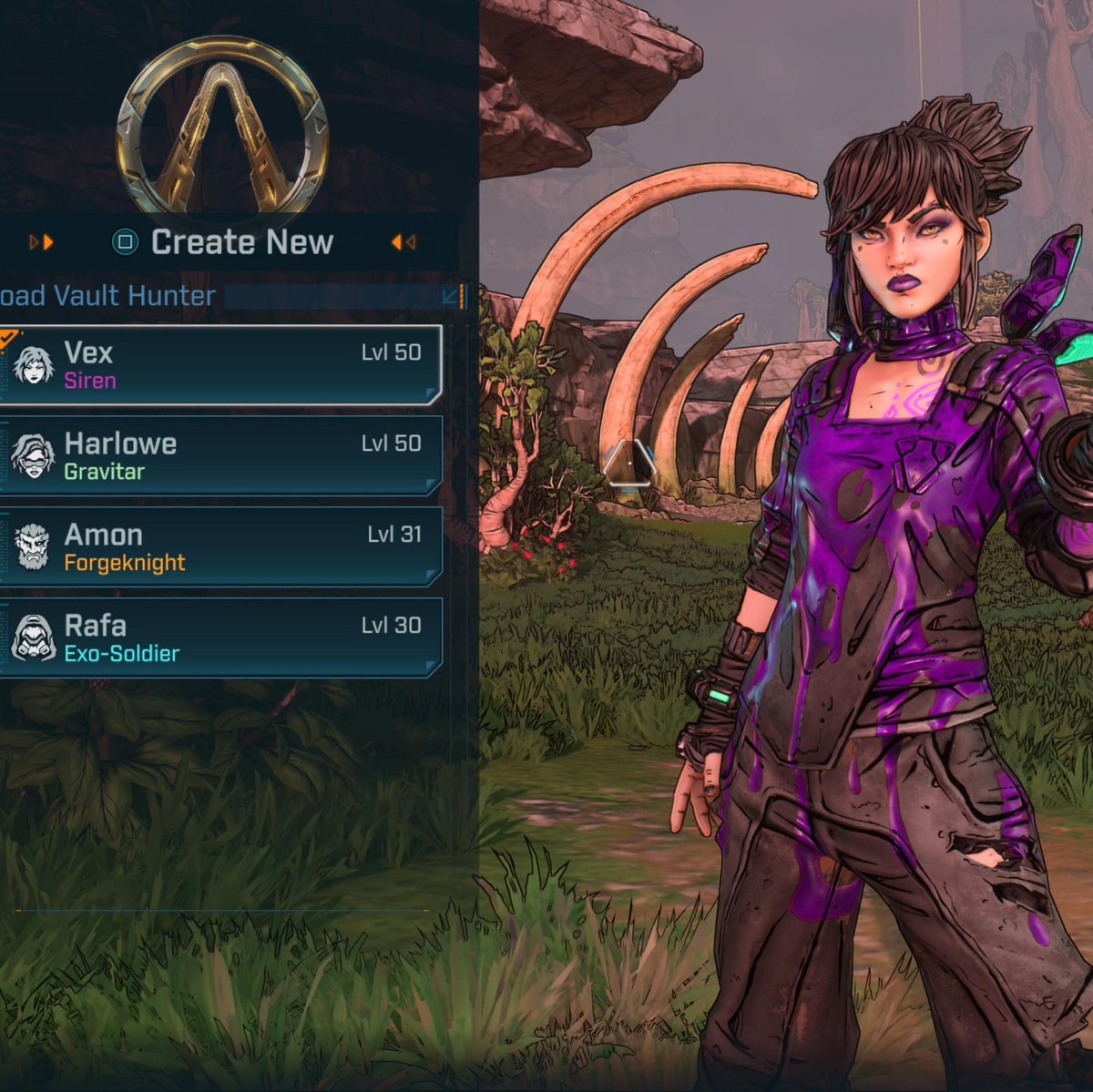Viewport: 1093px width, 1092px height.
Task: Collapse the Load Vault Hunter header
Action: point(450,296)
